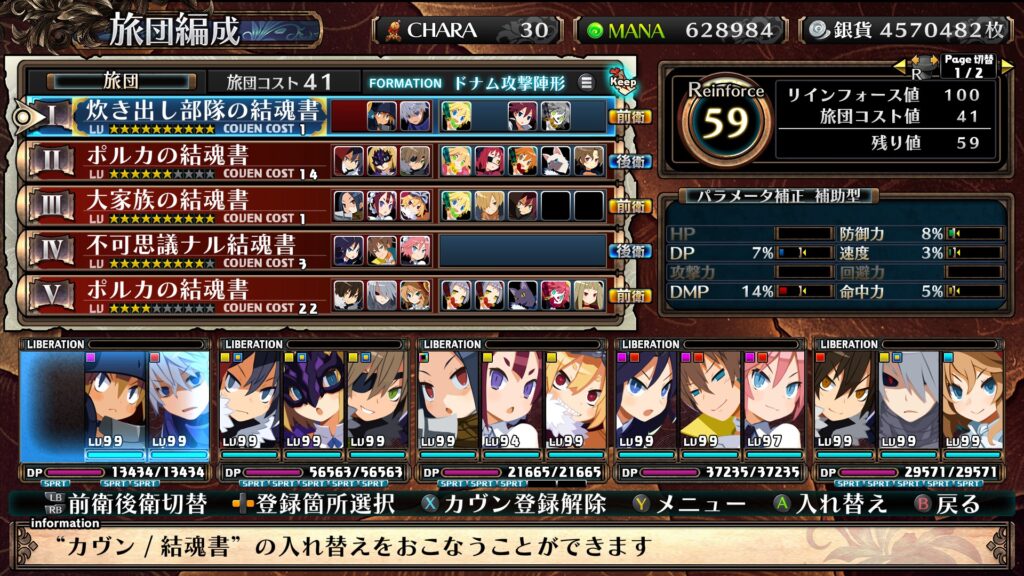
Task: Toggle the 後衛 tag on coven IV
Action: [x=631, y=250]
